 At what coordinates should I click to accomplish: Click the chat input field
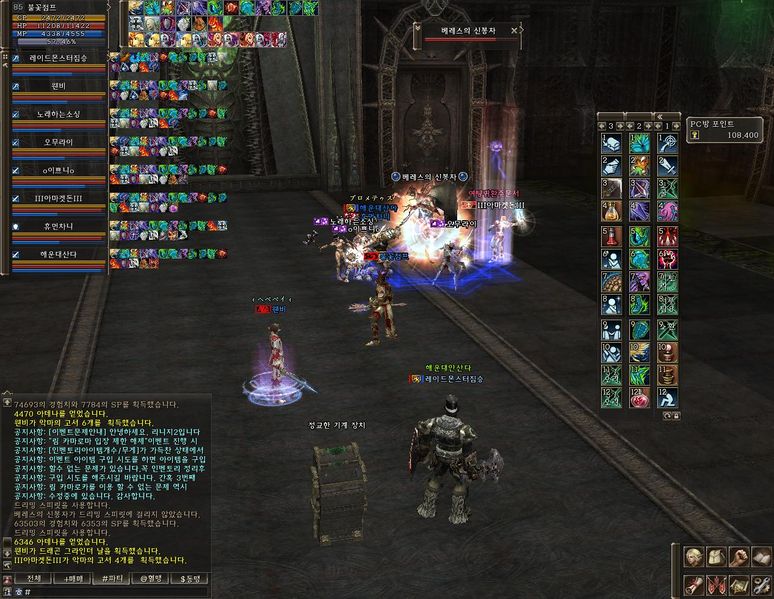click(110, 592)
